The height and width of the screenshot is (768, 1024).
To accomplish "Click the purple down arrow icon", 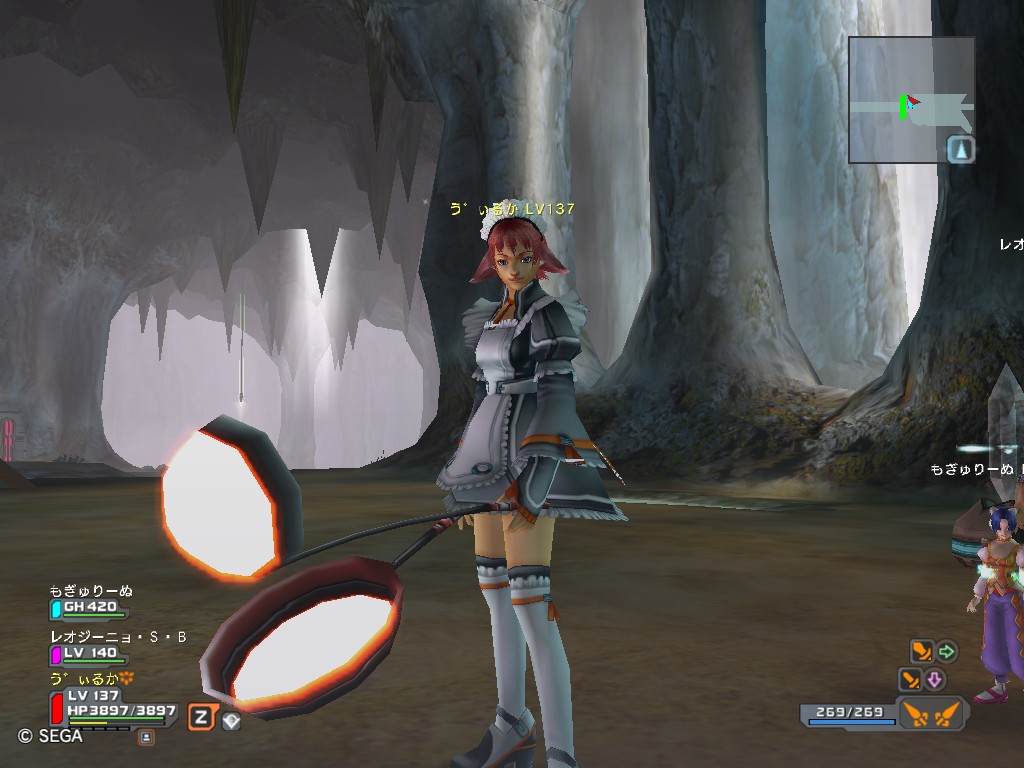I will [935, 681].
